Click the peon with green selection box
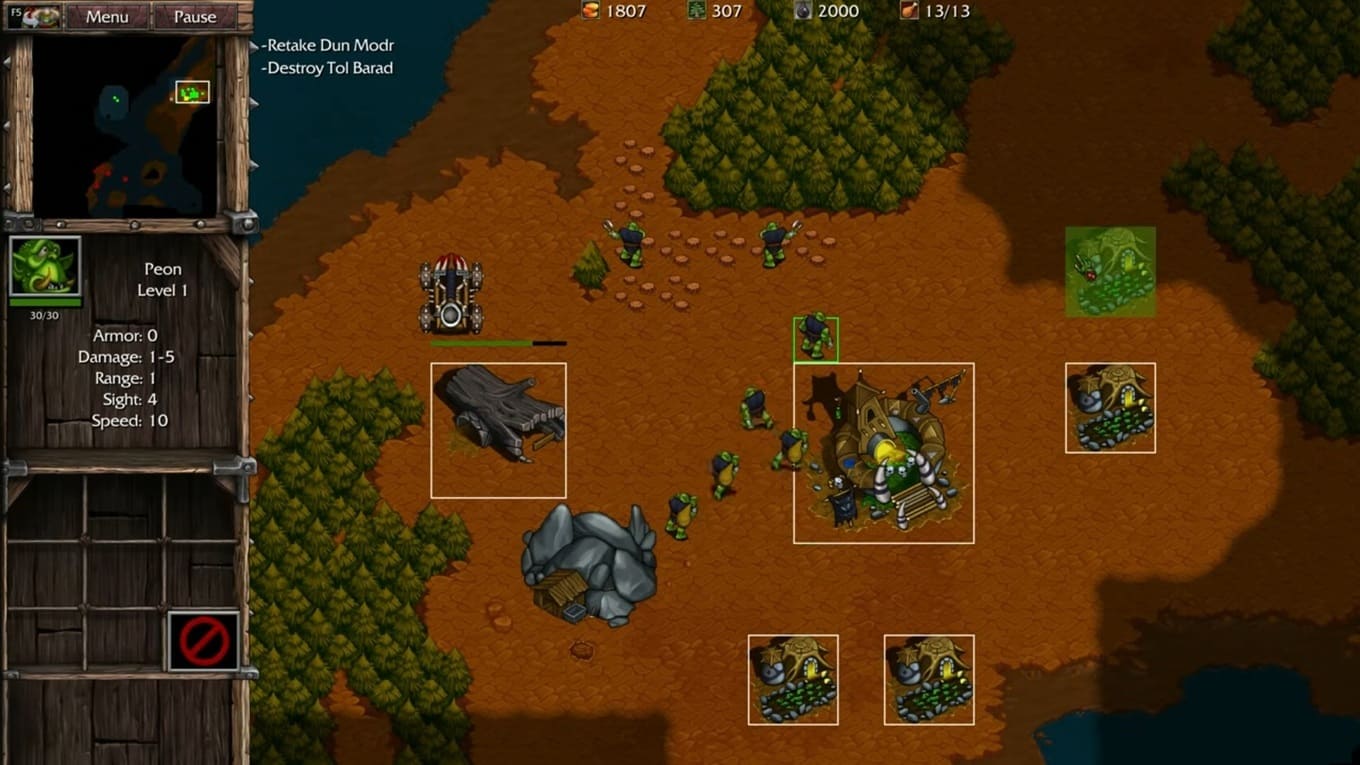This screenshot has width=1360, height=765. [x=815, y=339]
